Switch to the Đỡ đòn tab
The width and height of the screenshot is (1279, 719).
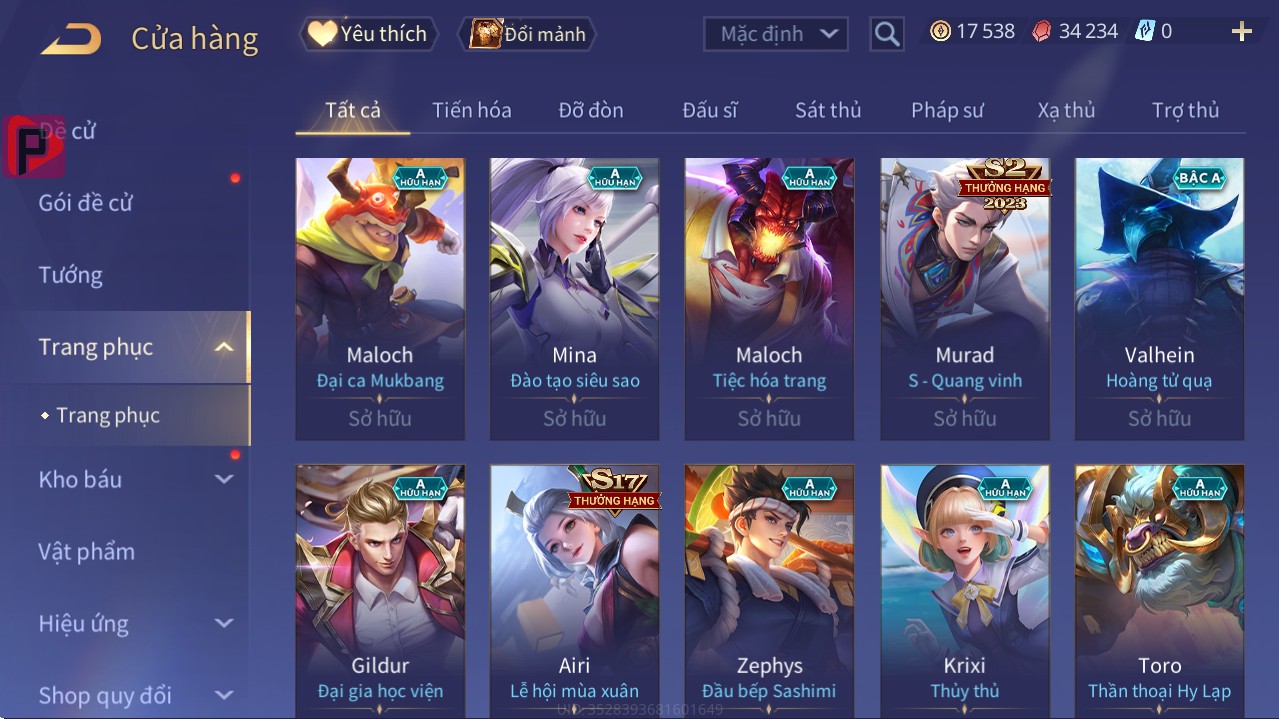[x=590, y=110]
